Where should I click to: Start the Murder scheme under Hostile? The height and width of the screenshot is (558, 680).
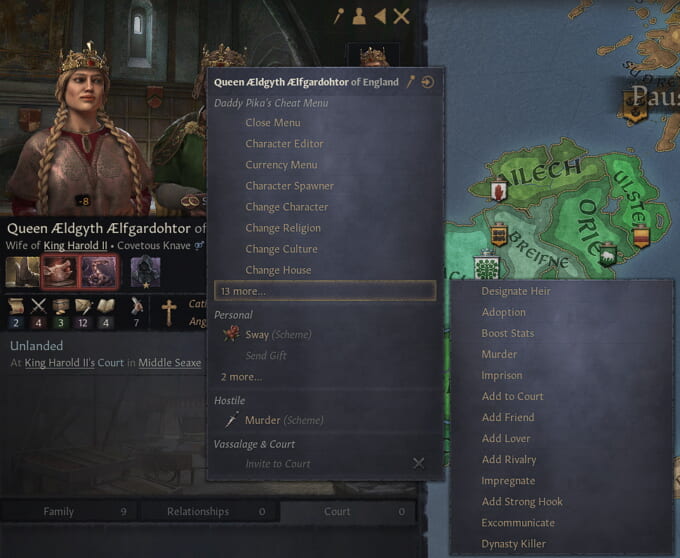[x=263, y=420]
